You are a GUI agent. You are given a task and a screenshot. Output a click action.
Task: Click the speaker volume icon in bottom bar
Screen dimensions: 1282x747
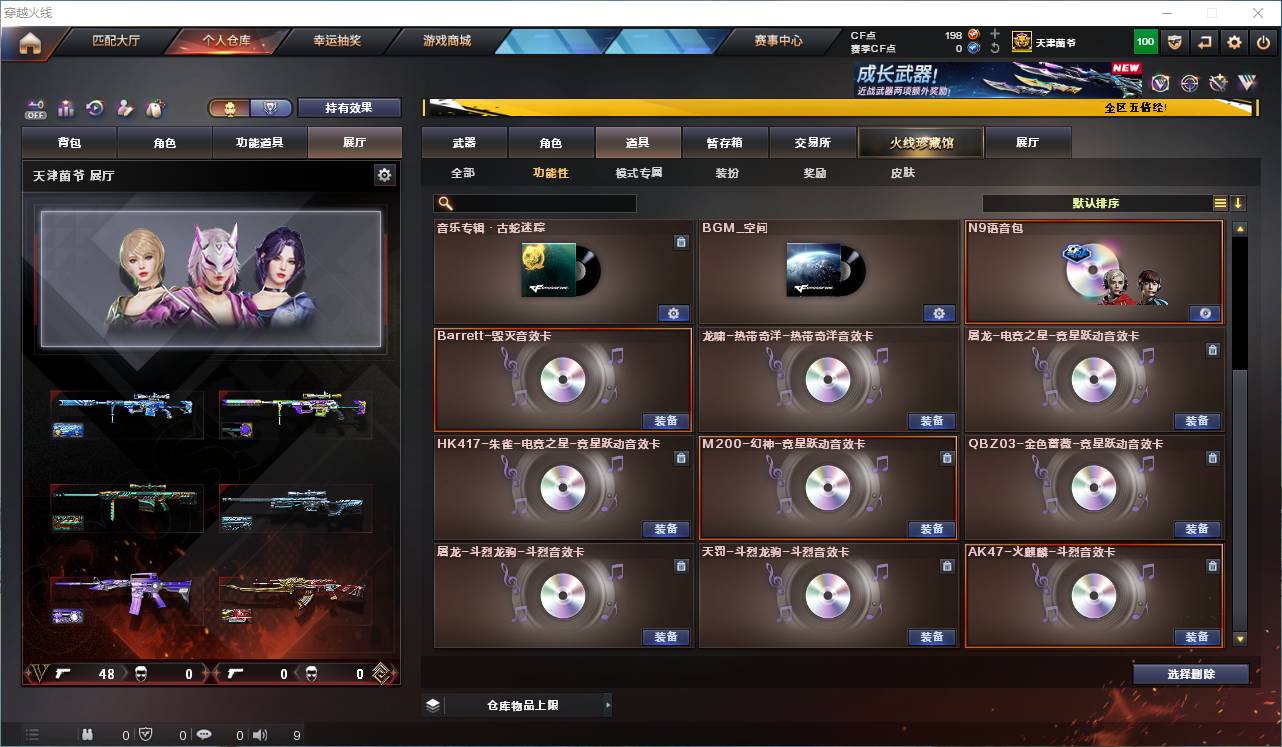point(260,733)
